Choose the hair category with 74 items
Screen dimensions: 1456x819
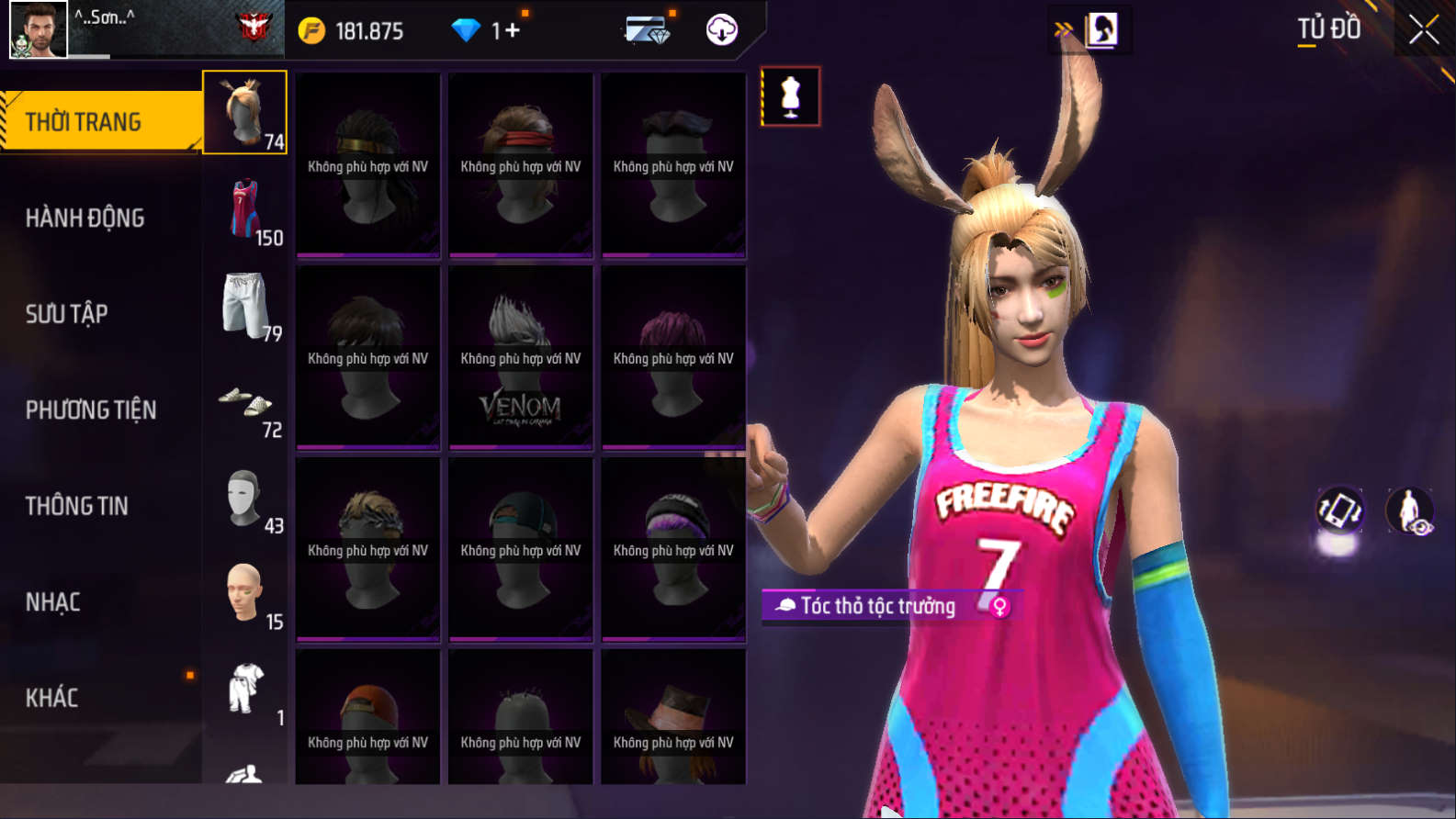[x=244, y=112]
